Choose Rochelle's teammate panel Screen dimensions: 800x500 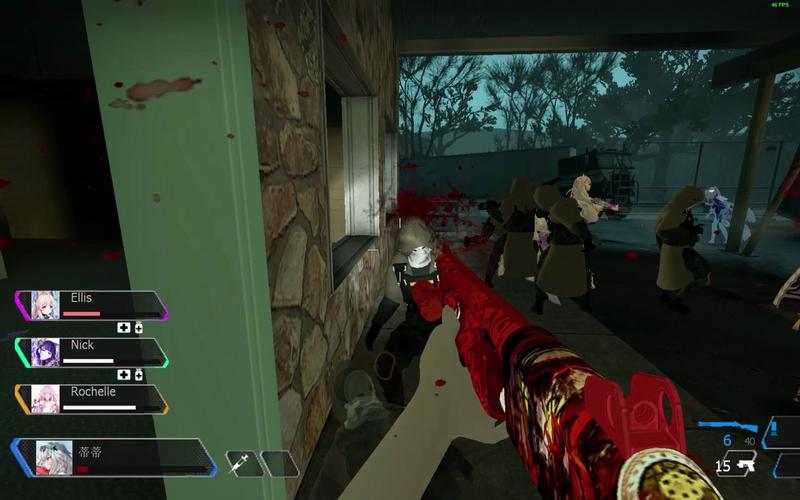click(92, 399)
